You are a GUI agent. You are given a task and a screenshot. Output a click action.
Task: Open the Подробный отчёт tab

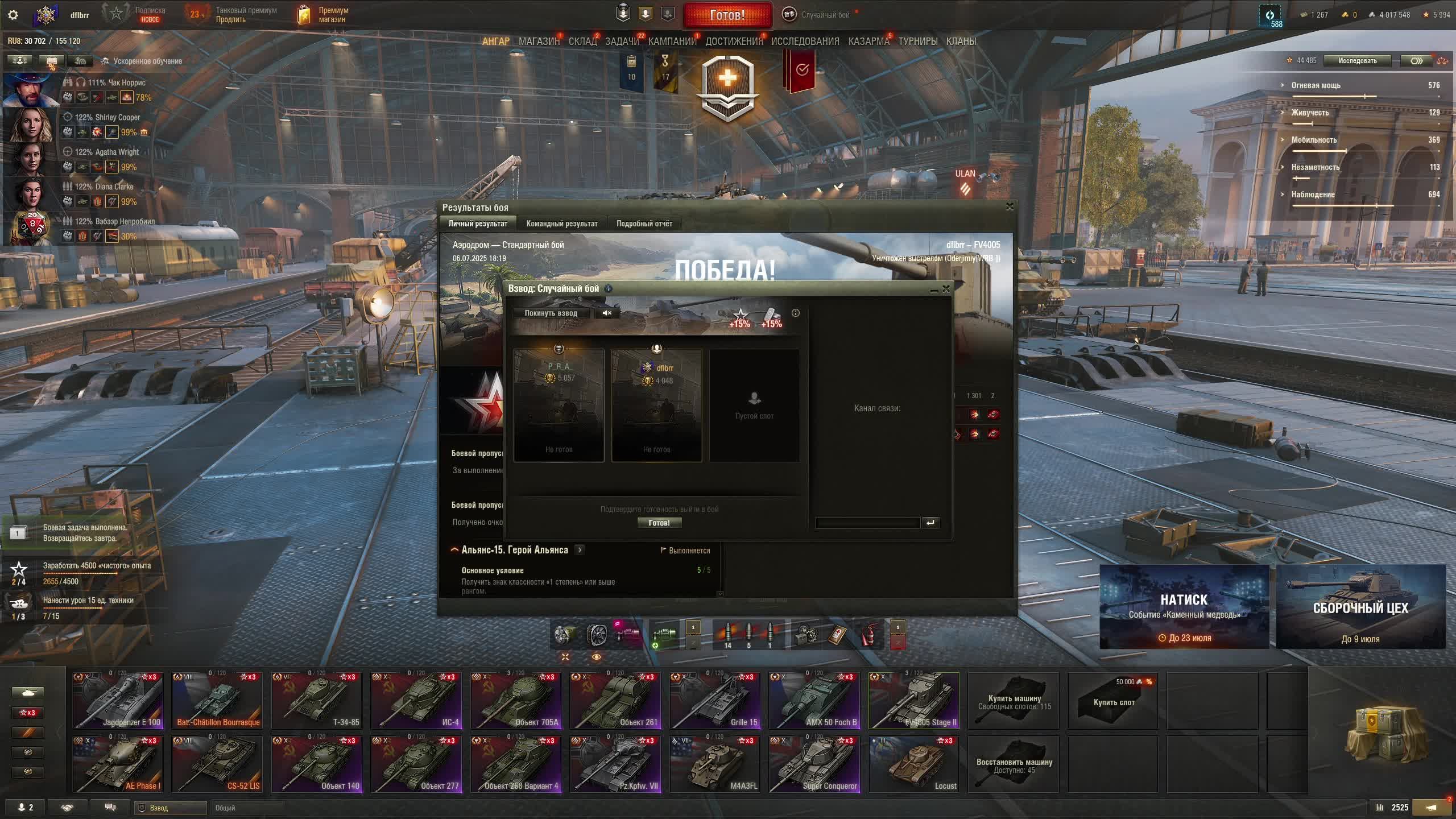pyautogui.click(x=644, y=224)
